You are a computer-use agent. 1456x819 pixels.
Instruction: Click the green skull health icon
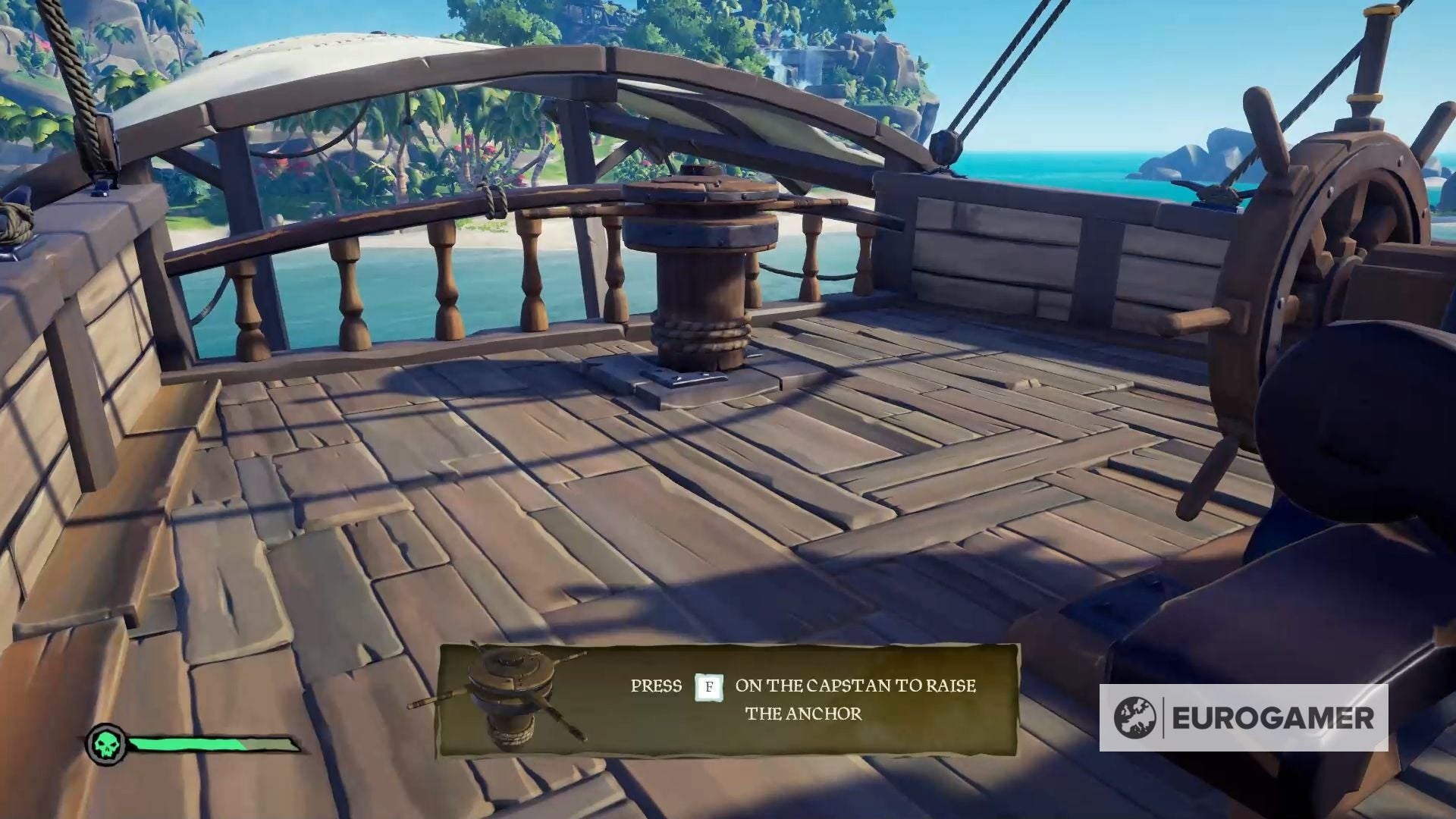pos(107,744)
